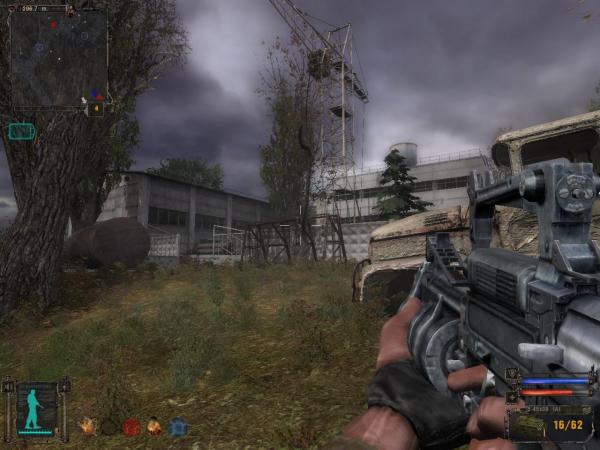Viewport: 600px width, 450px height.
Task: Click the cyan stalker posture indicator
Action: click(x=36, y=409)
